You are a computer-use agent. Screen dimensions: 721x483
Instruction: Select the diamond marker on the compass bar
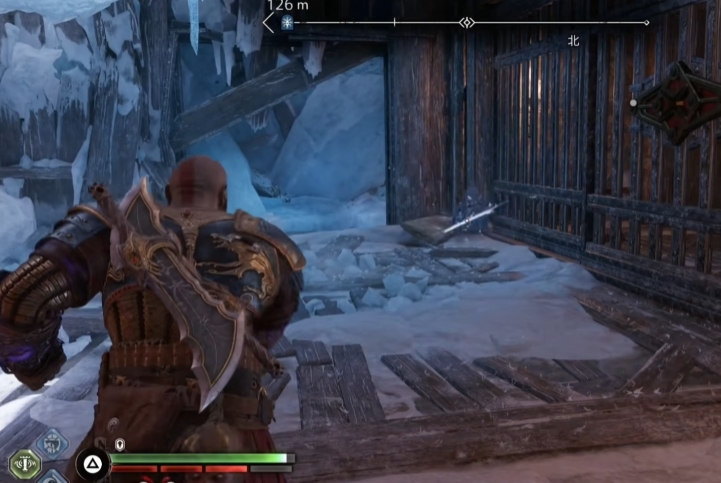point(466,22)
